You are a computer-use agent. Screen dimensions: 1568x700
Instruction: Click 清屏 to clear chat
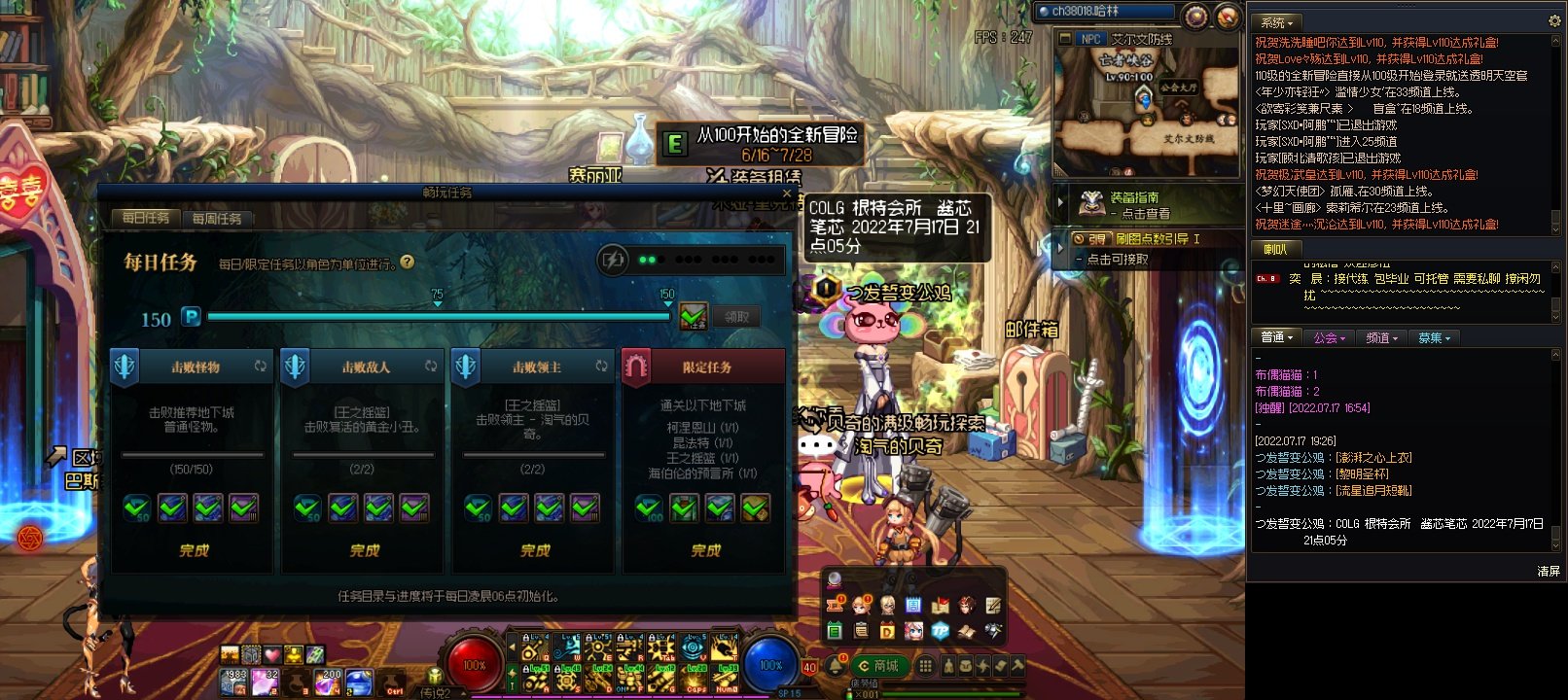click(1549, 572)
